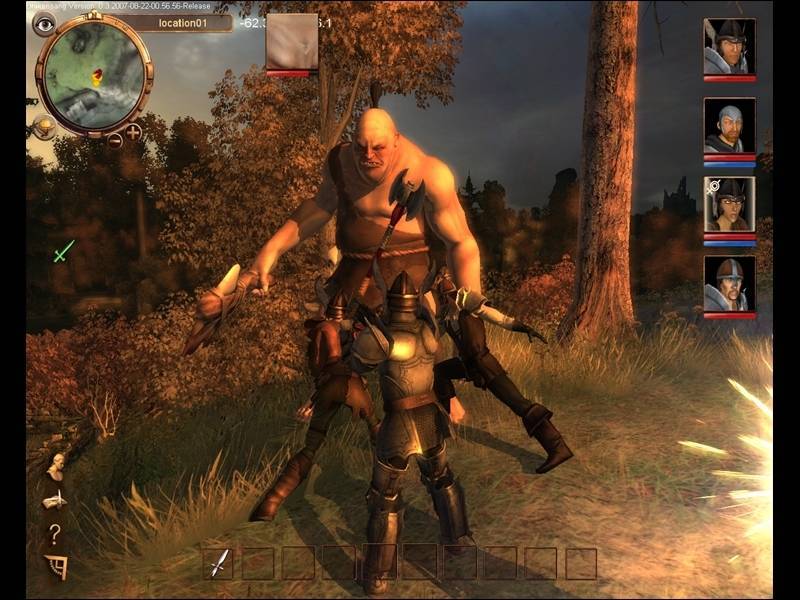800x600 pixels.
Task: Click the location01 label bar
Action: (178, 22)
